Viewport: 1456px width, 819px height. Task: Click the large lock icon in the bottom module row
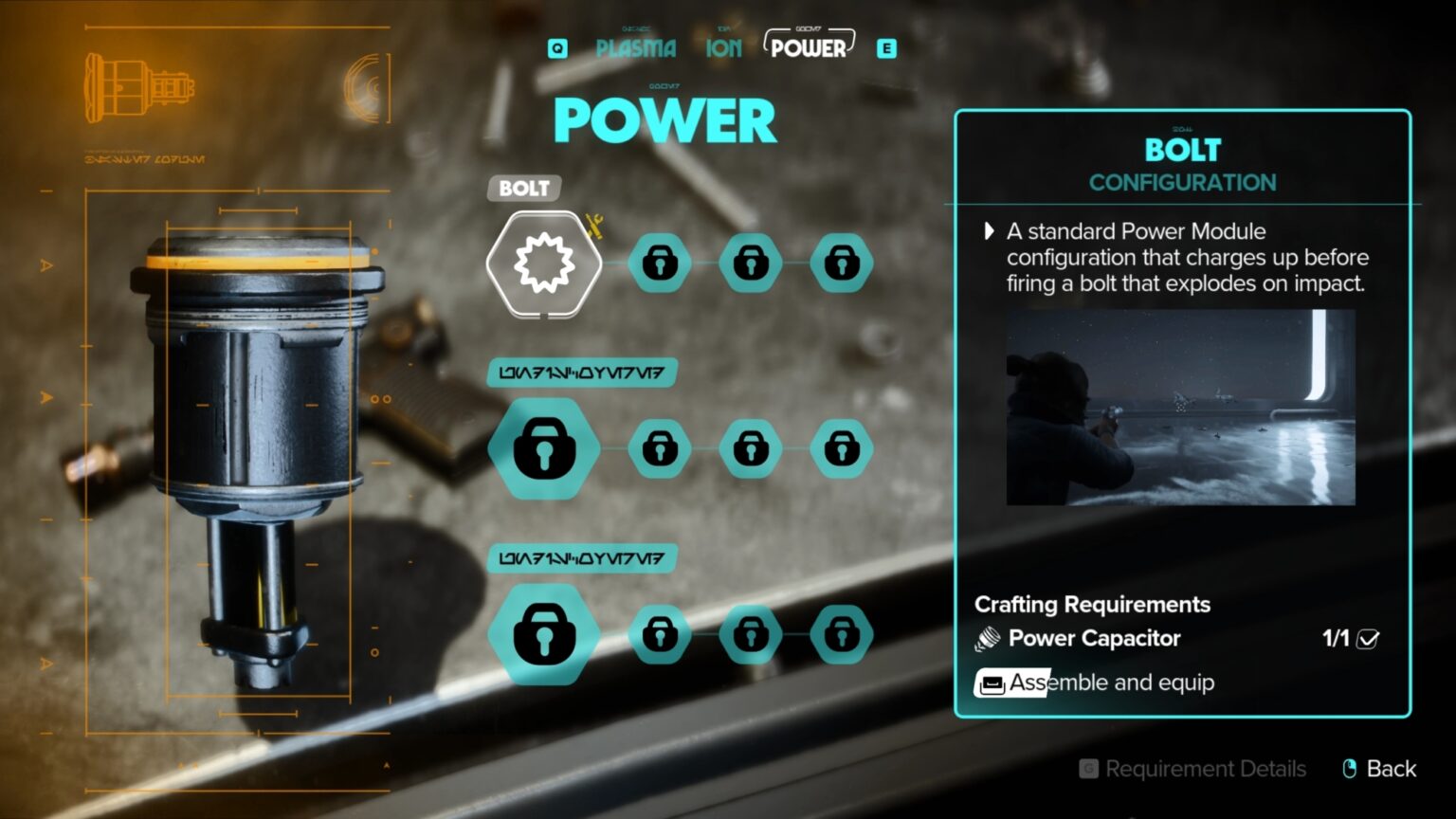[541, 633]
